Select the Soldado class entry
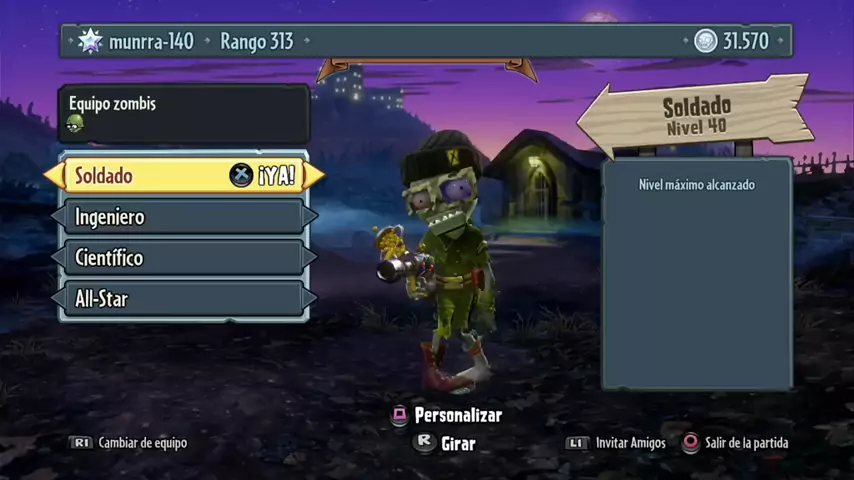The height and width of the screenshot is (480, 854). (x=184, y=176)
